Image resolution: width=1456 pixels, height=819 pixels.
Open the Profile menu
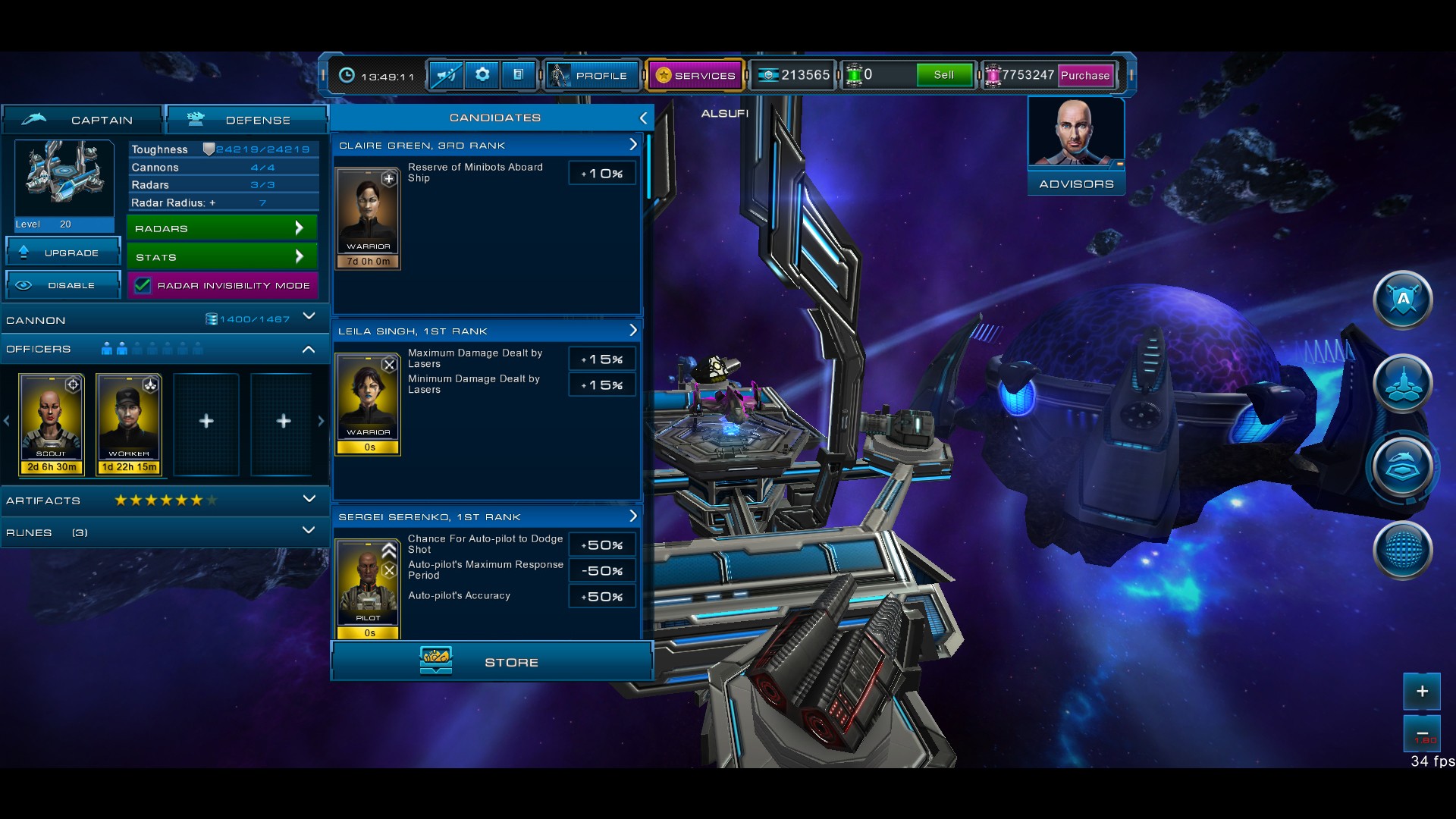tap(592, 75)
